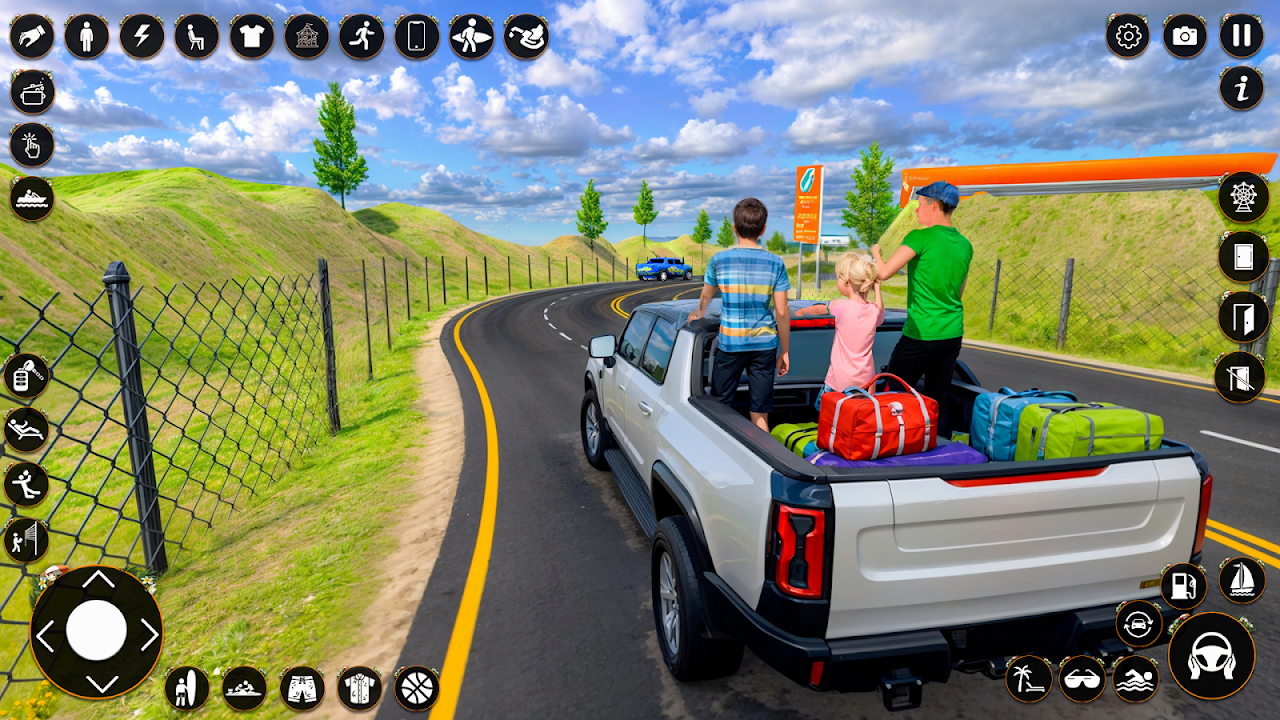Choose the basketball icon
This screenshot has width=1280, height=720.
(416, 688)
